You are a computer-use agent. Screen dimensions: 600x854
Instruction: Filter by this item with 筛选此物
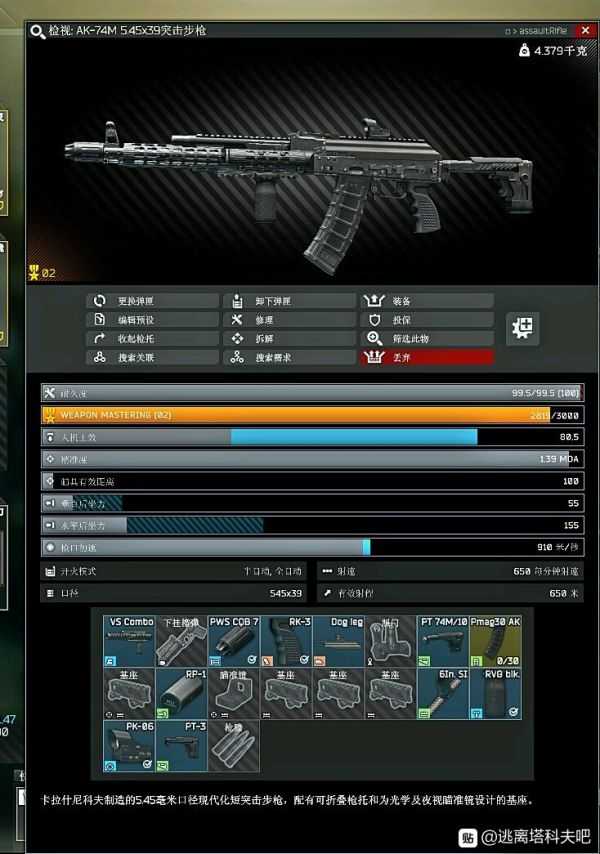427,339
